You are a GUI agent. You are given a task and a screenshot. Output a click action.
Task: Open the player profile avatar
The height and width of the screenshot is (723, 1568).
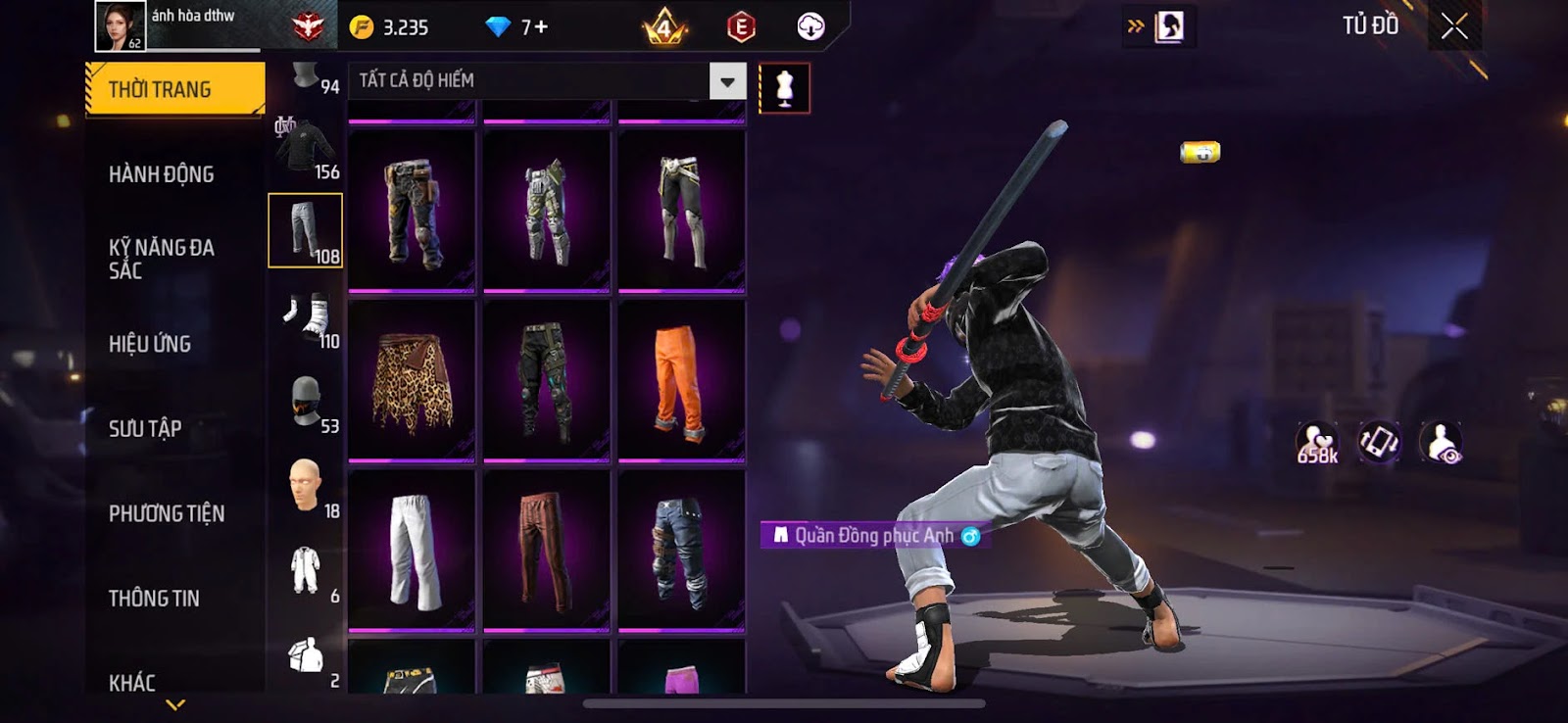(x=120, y=25)
